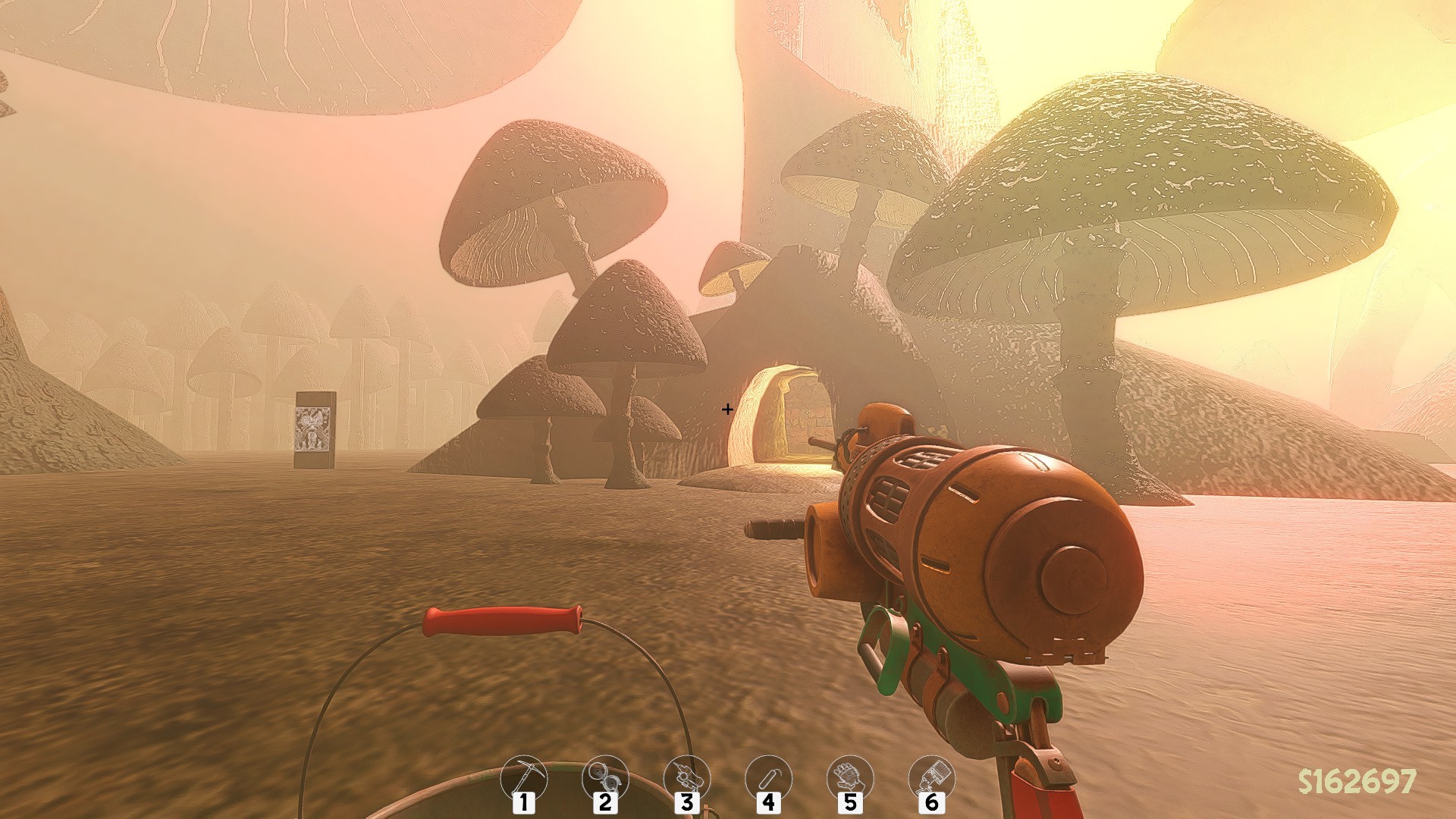Click the red handle of the carried bucket

(500, 620)
